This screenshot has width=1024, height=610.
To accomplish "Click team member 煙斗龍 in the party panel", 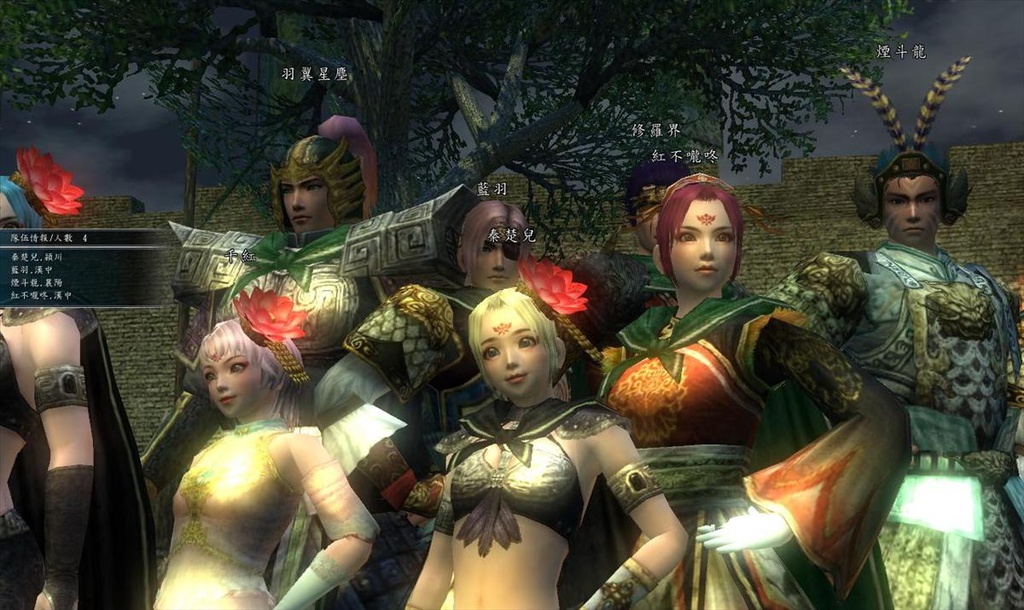I will pyautogui.click(x=37, y=283).
